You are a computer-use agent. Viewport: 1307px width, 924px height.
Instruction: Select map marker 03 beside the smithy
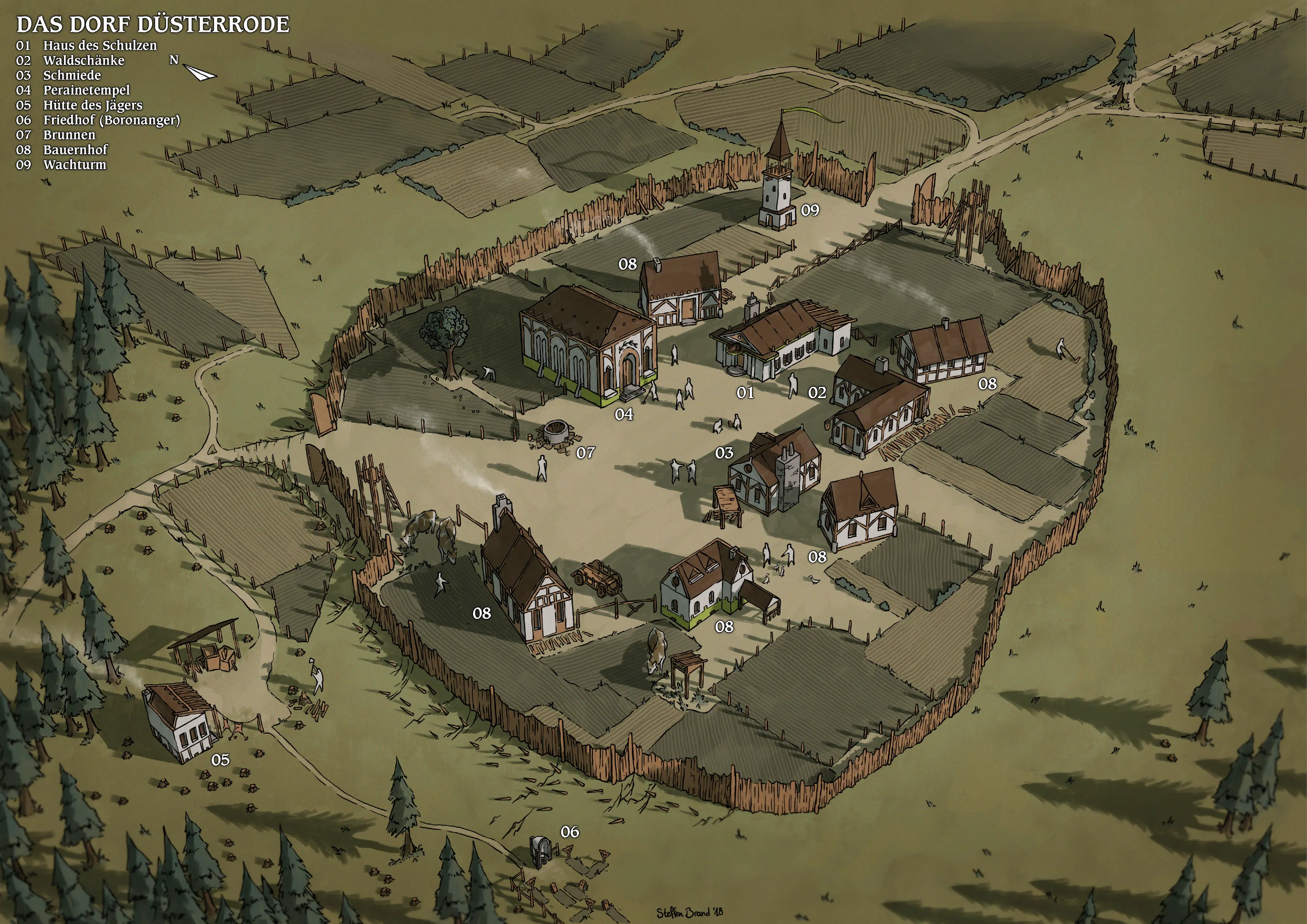(724, 453)
